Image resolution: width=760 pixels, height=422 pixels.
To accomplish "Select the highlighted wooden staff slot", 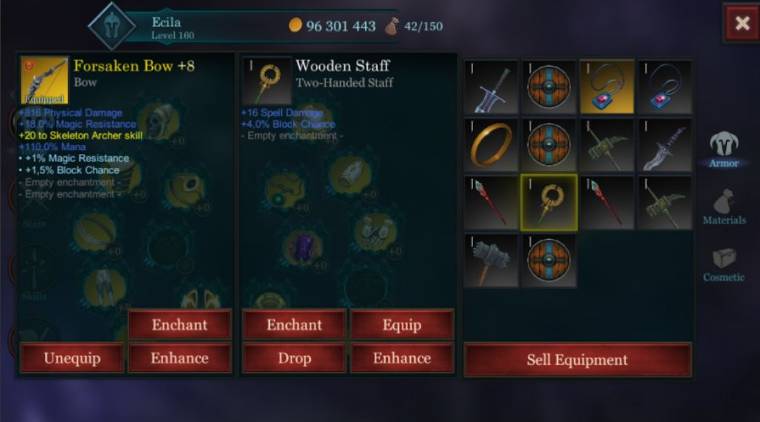I will (549, 202).
